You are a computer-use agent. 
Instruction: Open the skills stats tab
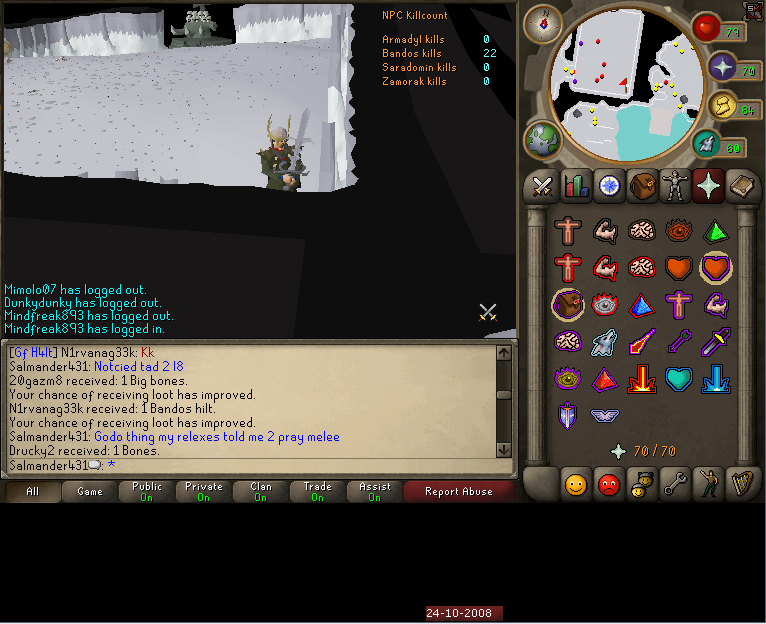(x=576, y=186)
